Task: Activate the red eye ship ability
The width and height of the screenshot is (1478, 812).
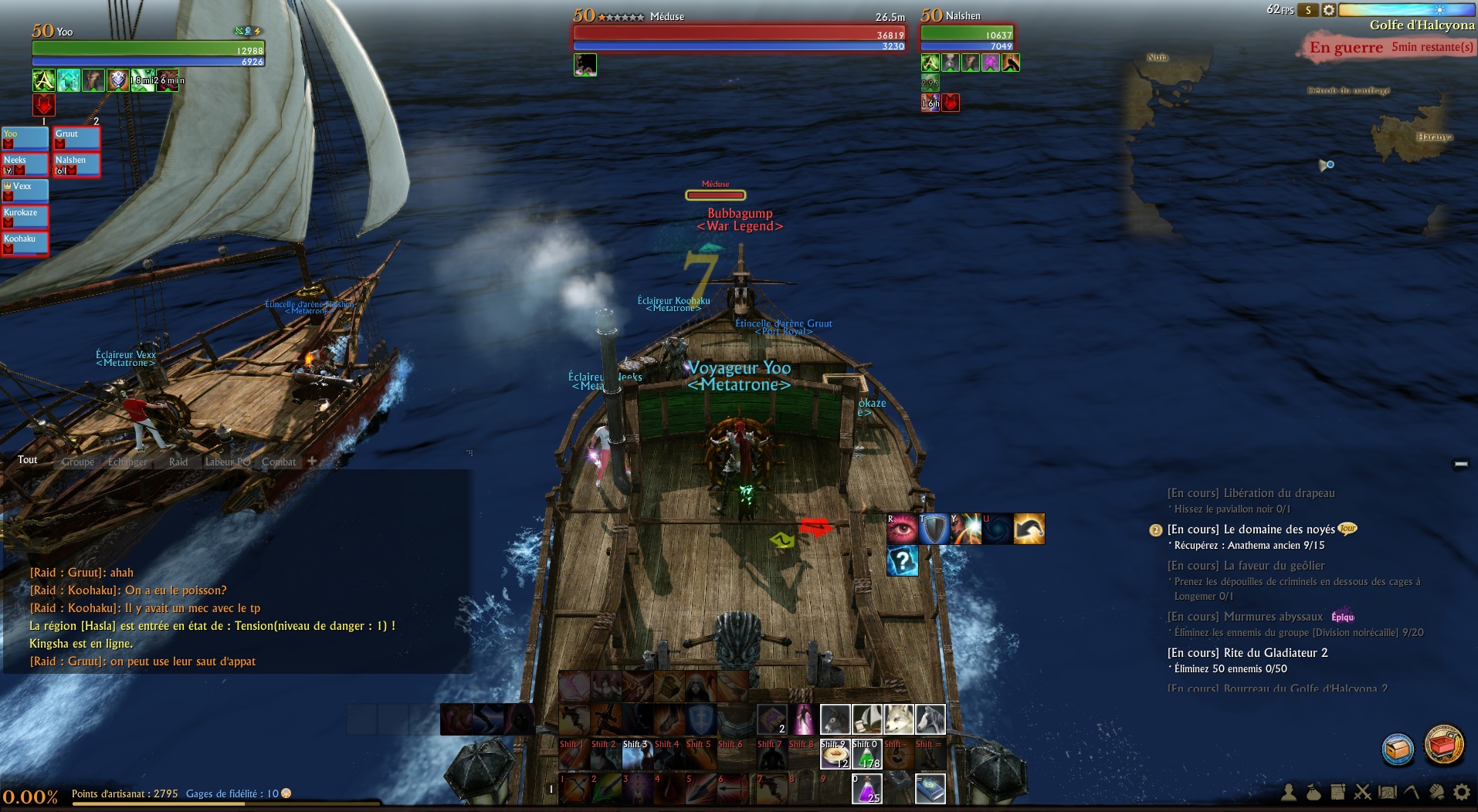Action: pos(903,529)
